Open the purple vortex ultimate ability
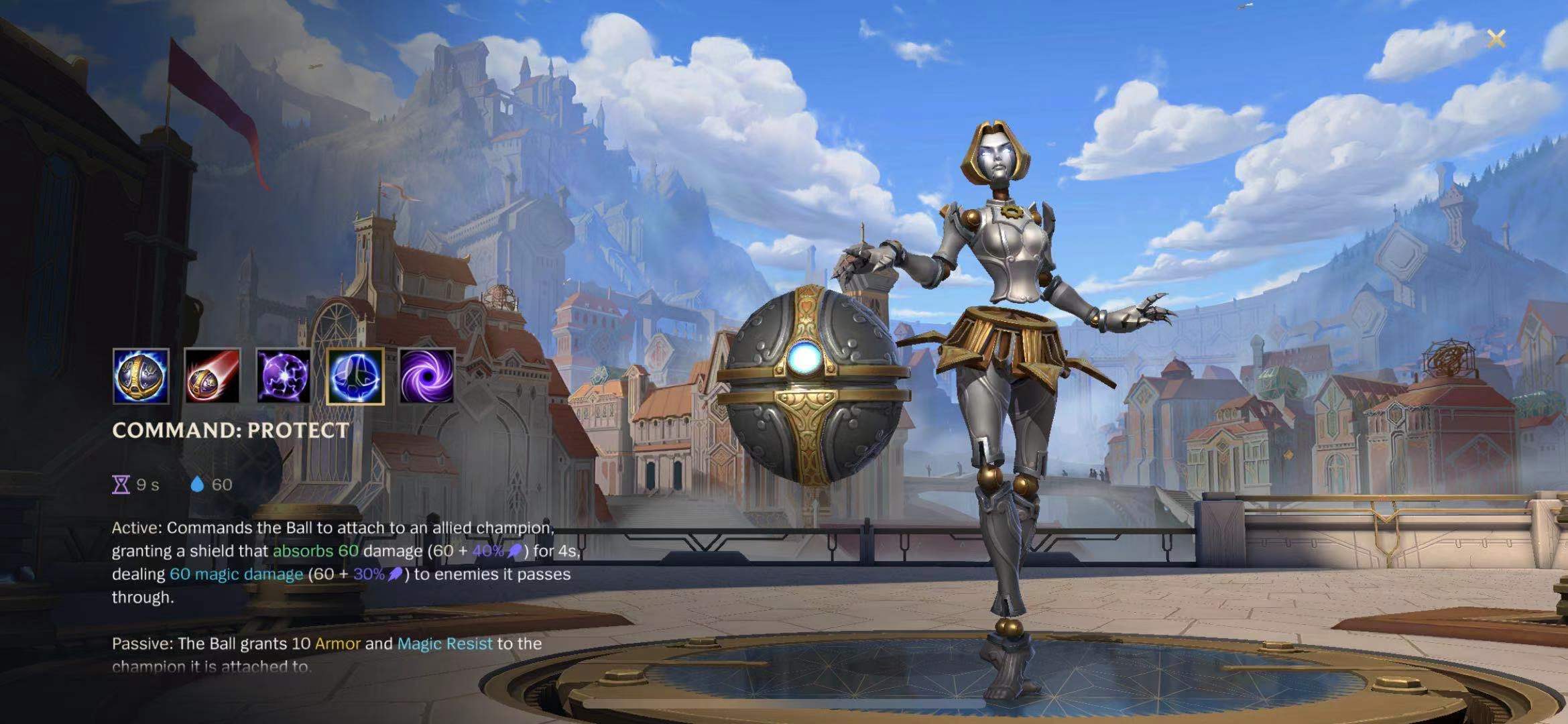This screenshot has width=1568, height=724. point(426,376)
